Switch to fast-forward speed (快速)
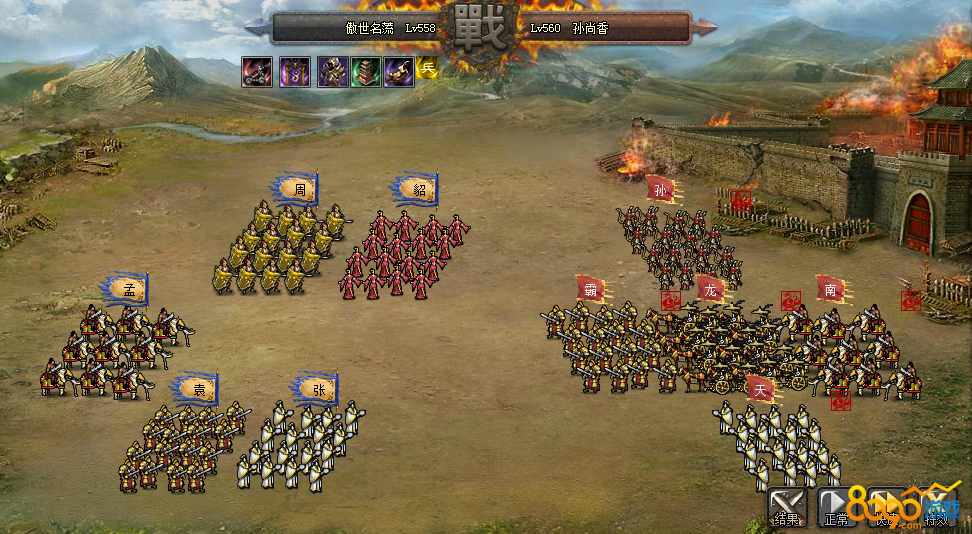This screenshot has width=972, height=534. [x=886, y=508]
